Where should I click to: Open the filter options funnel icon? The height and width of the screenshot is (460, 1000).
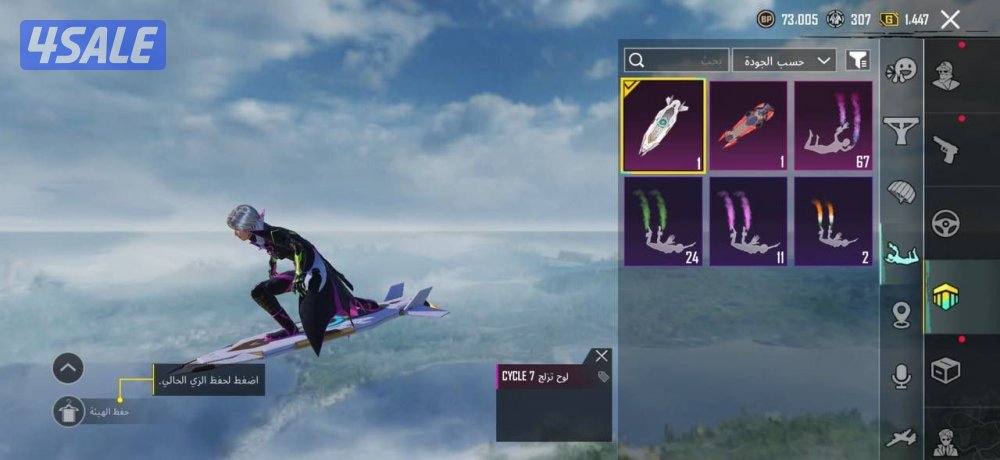click(x=857, y=60)
